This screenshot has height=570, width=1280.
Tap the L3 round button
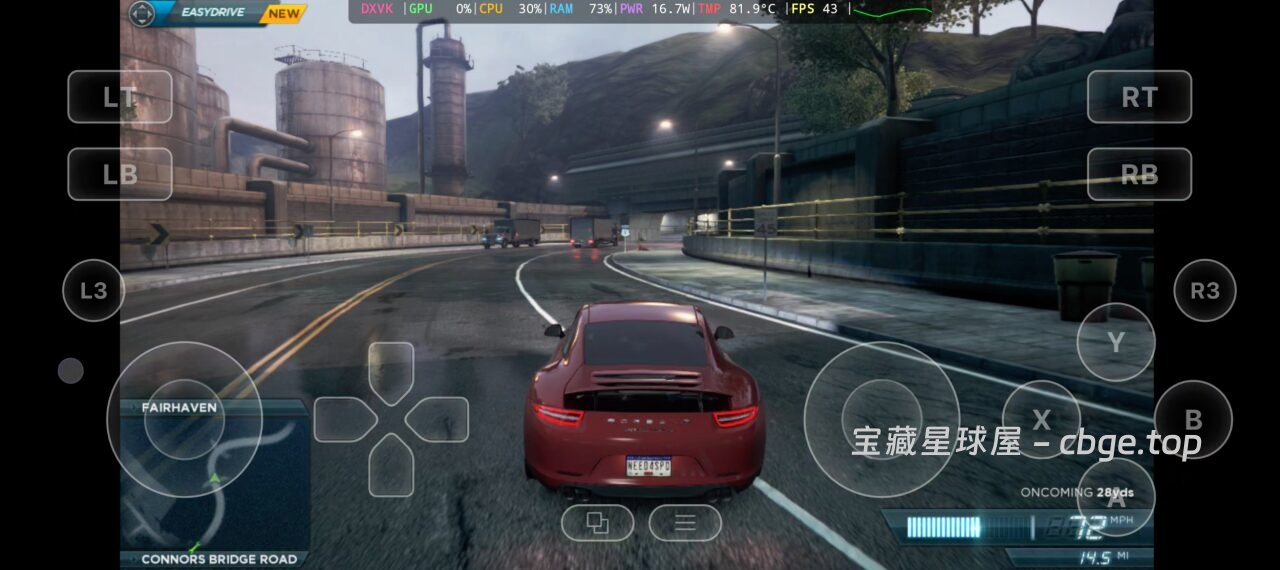(93, 291)
